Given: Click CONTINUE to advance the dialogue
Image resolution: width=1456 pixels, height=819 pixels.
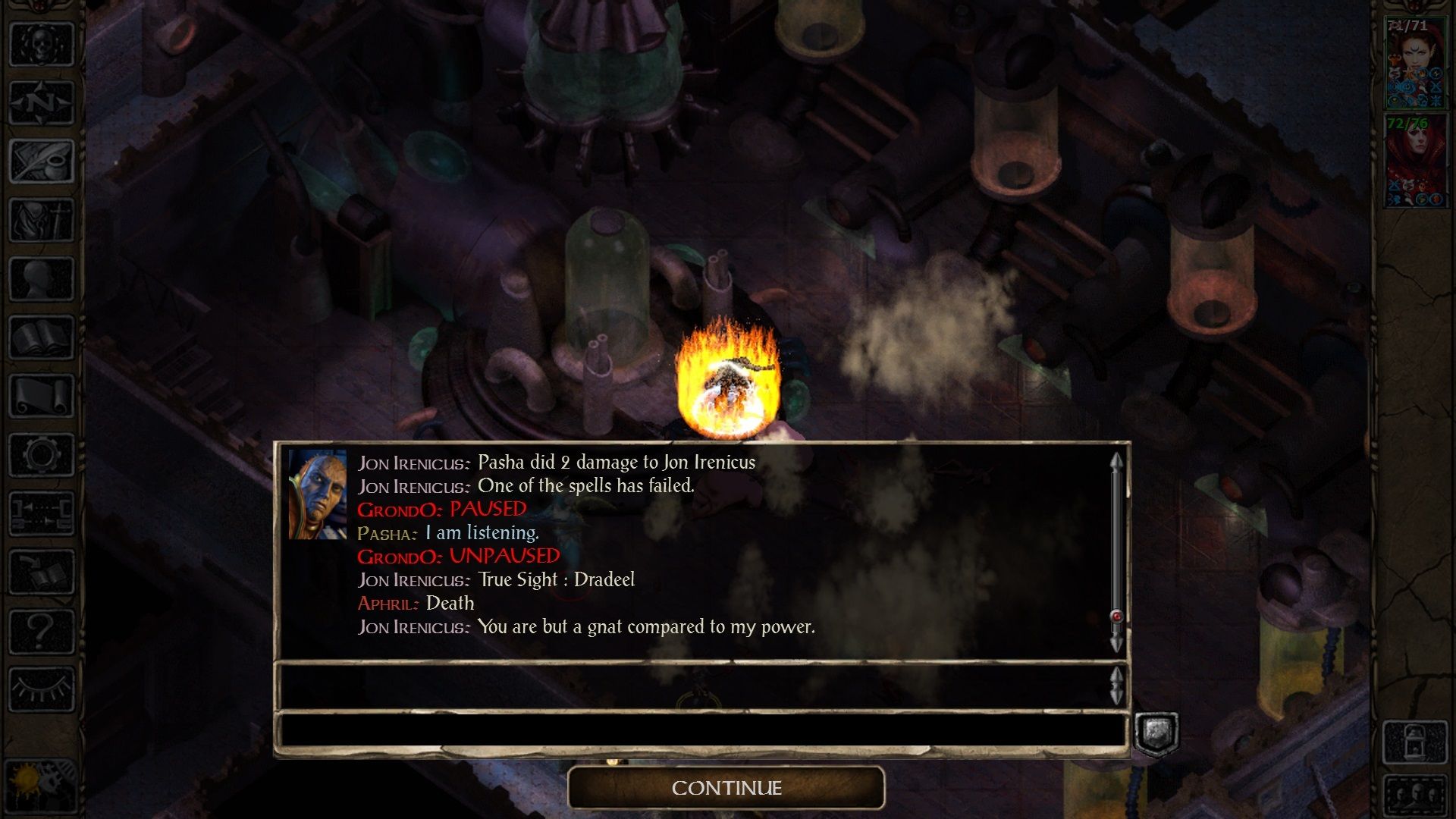Looking at the screenshot, I should click(726, 788).
